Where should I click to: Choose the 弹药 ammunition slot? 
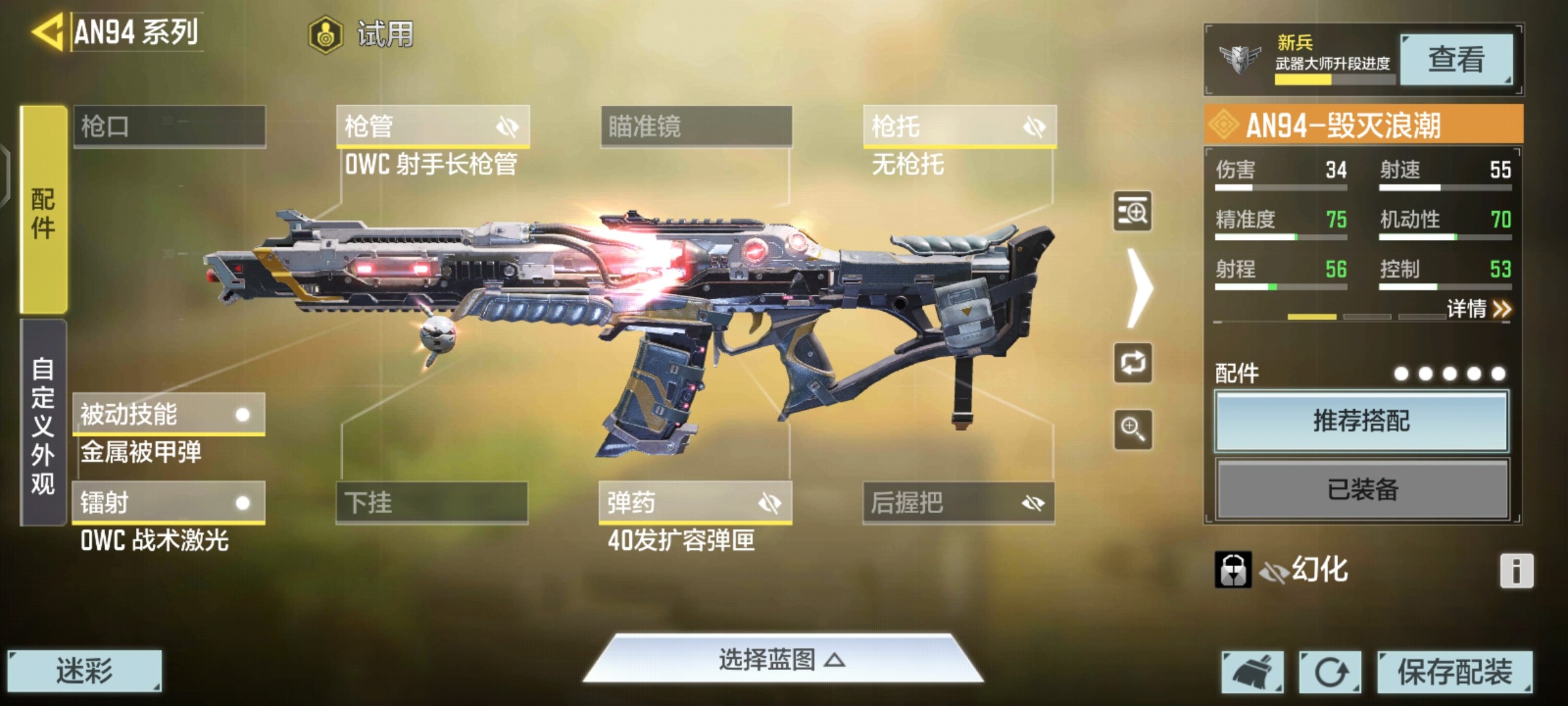(695, 503)
